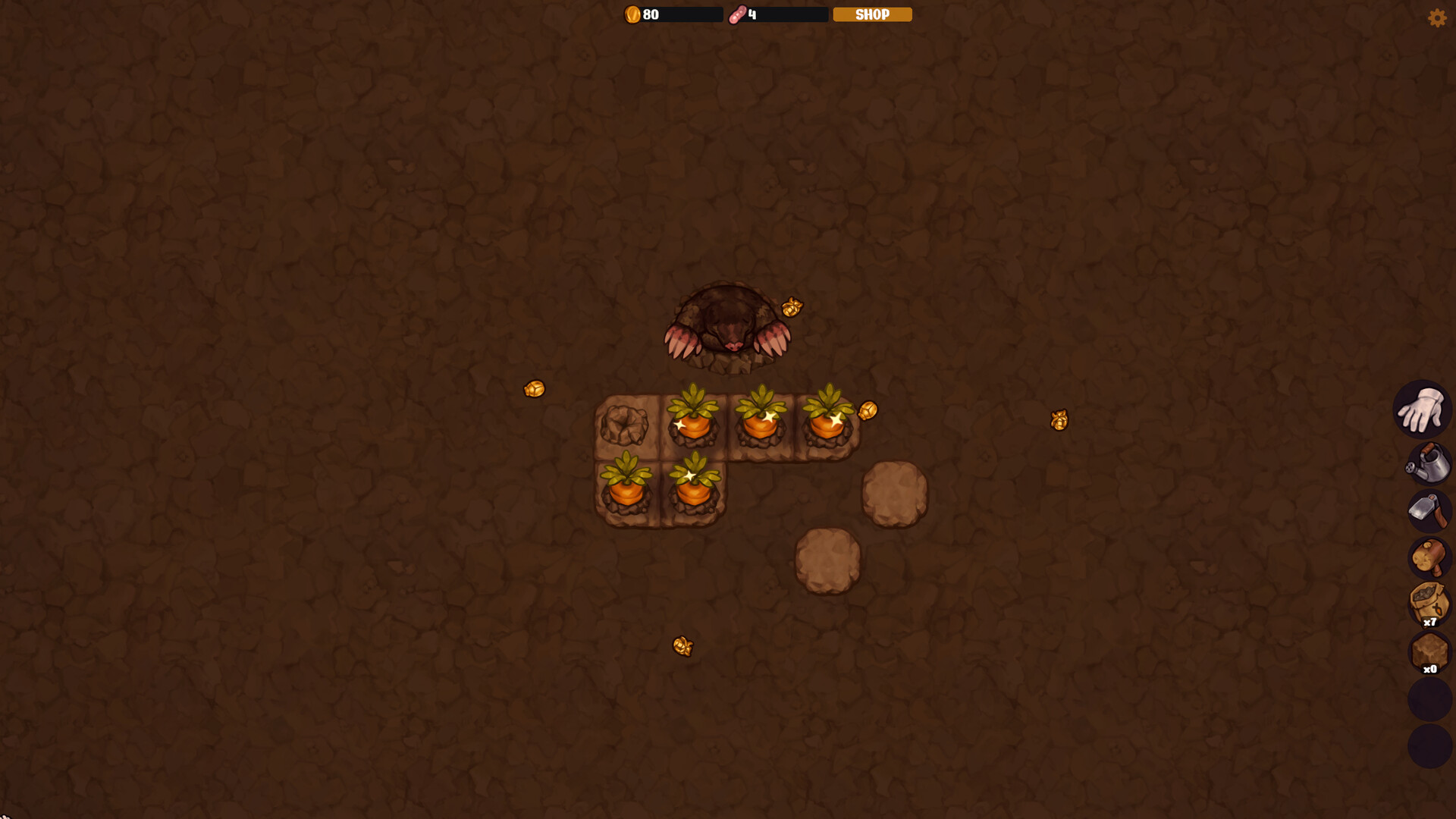Click the peanut counter icon

coord(738,14)
